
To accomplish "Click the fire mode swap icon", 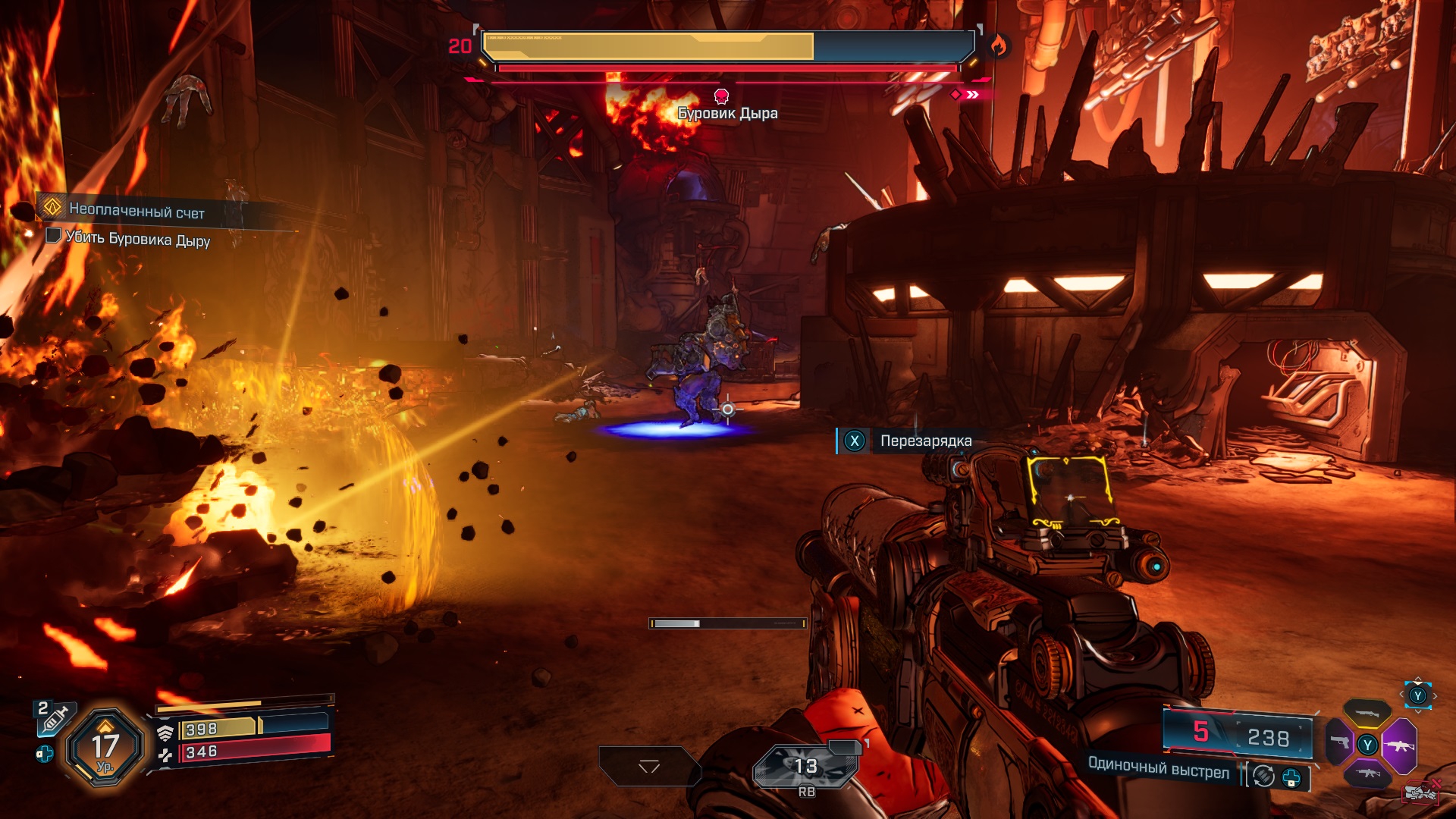I will (1263, 776).
